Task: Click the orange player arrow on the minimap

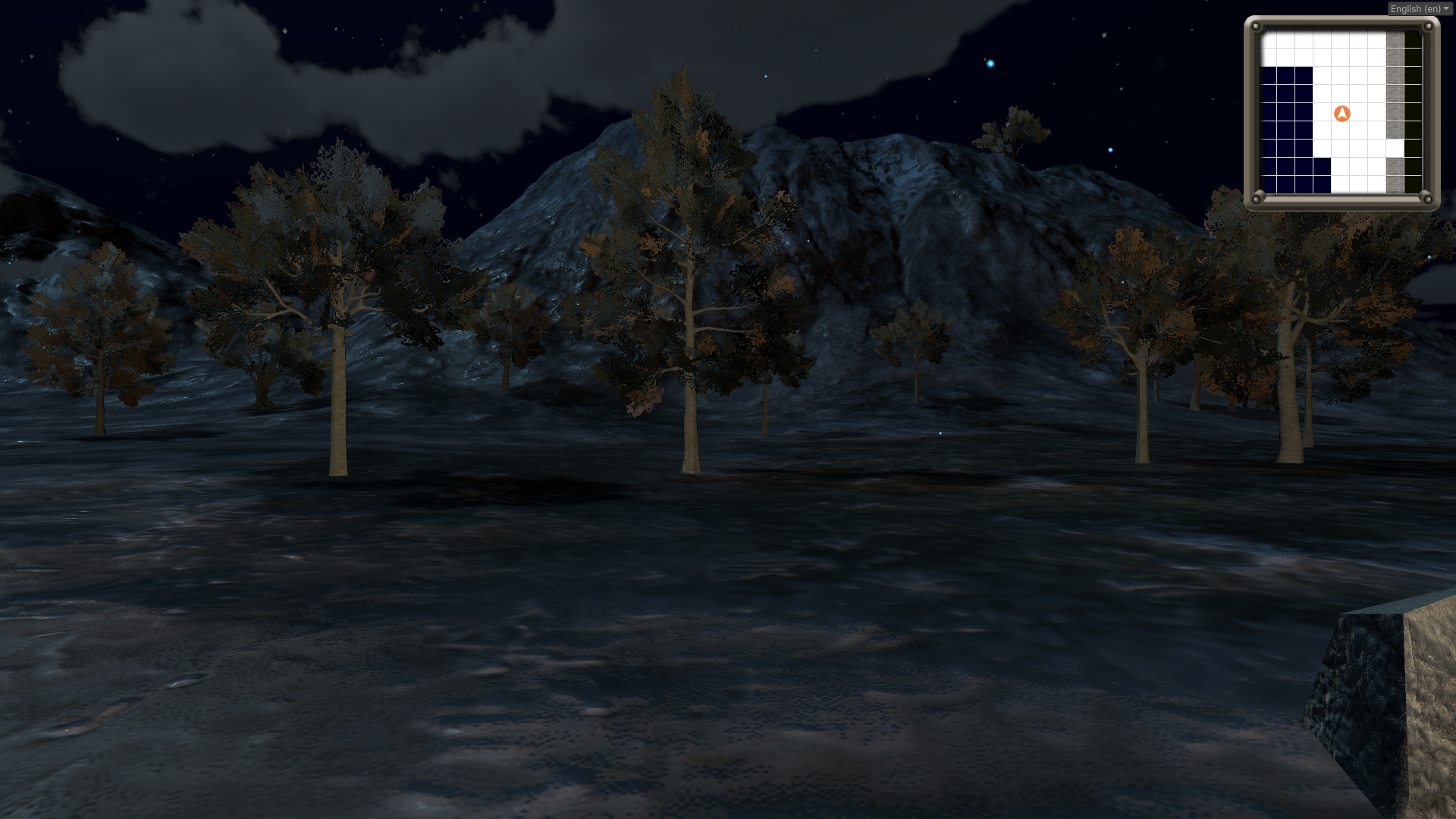Action: tap(1342, 113)
